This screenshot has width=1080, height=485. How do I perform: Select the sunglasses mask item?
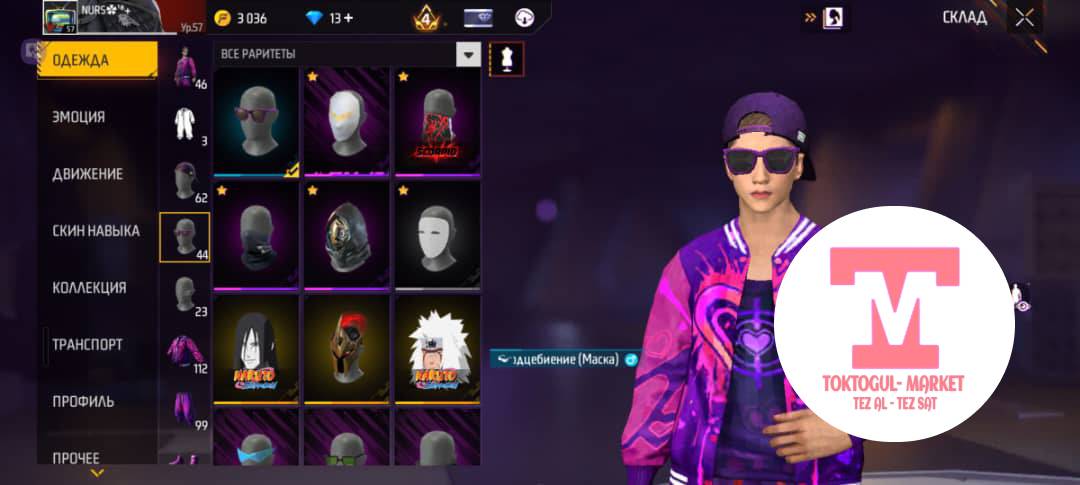coord(256,123)
